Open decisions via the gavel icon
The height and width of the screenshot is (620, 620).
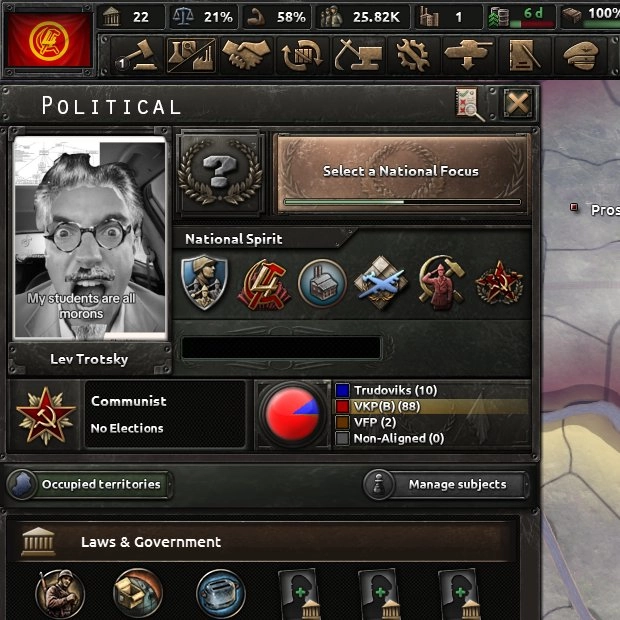[134, 55]
